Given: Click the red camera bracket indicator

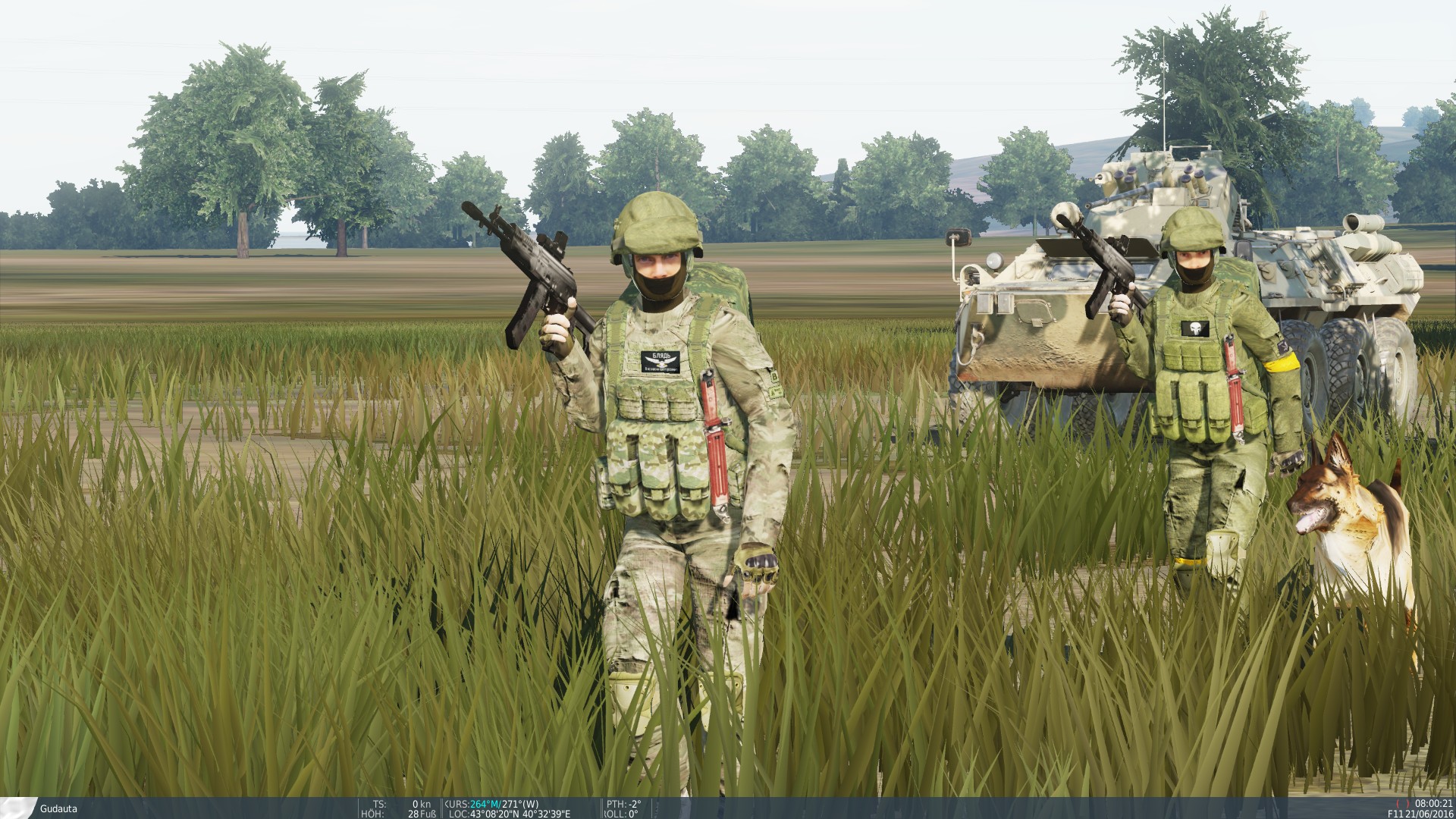Looking at the screenshot, I should click(1403, 802).
